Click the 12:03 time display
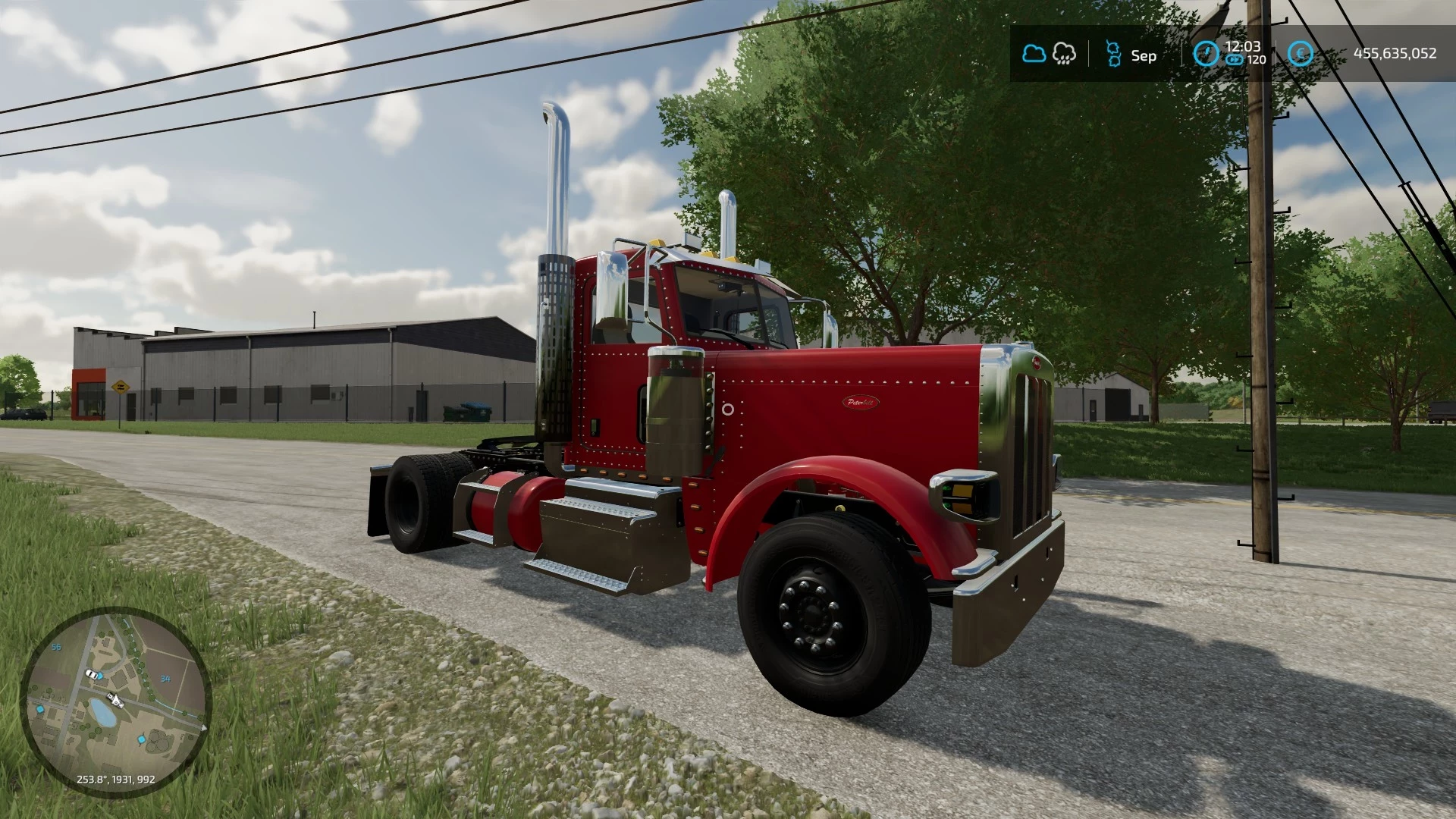This screenshot has width=1456, height=819. pyautogui.click(x=1241, y=47)
